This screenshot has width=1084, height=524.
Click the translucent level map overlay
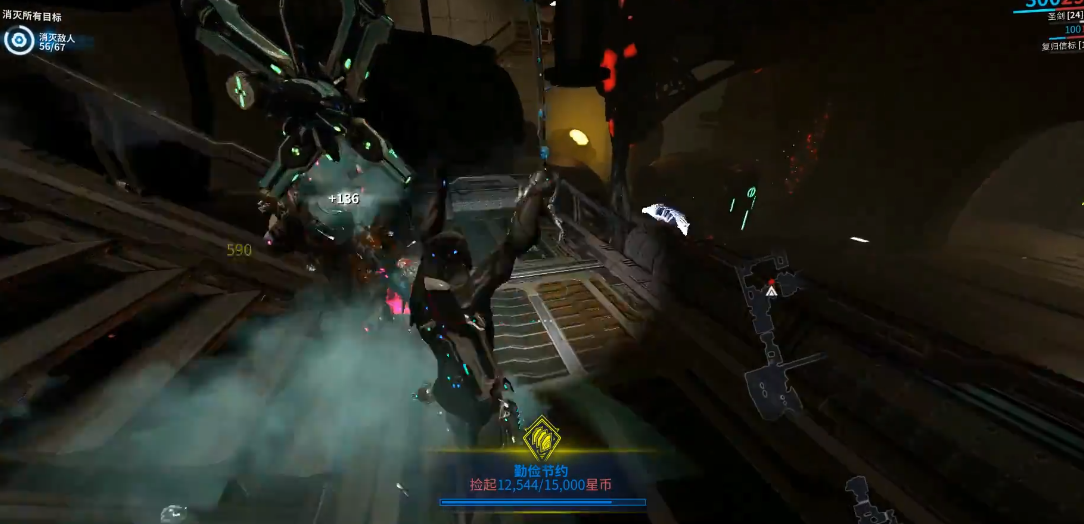point(773,340)
